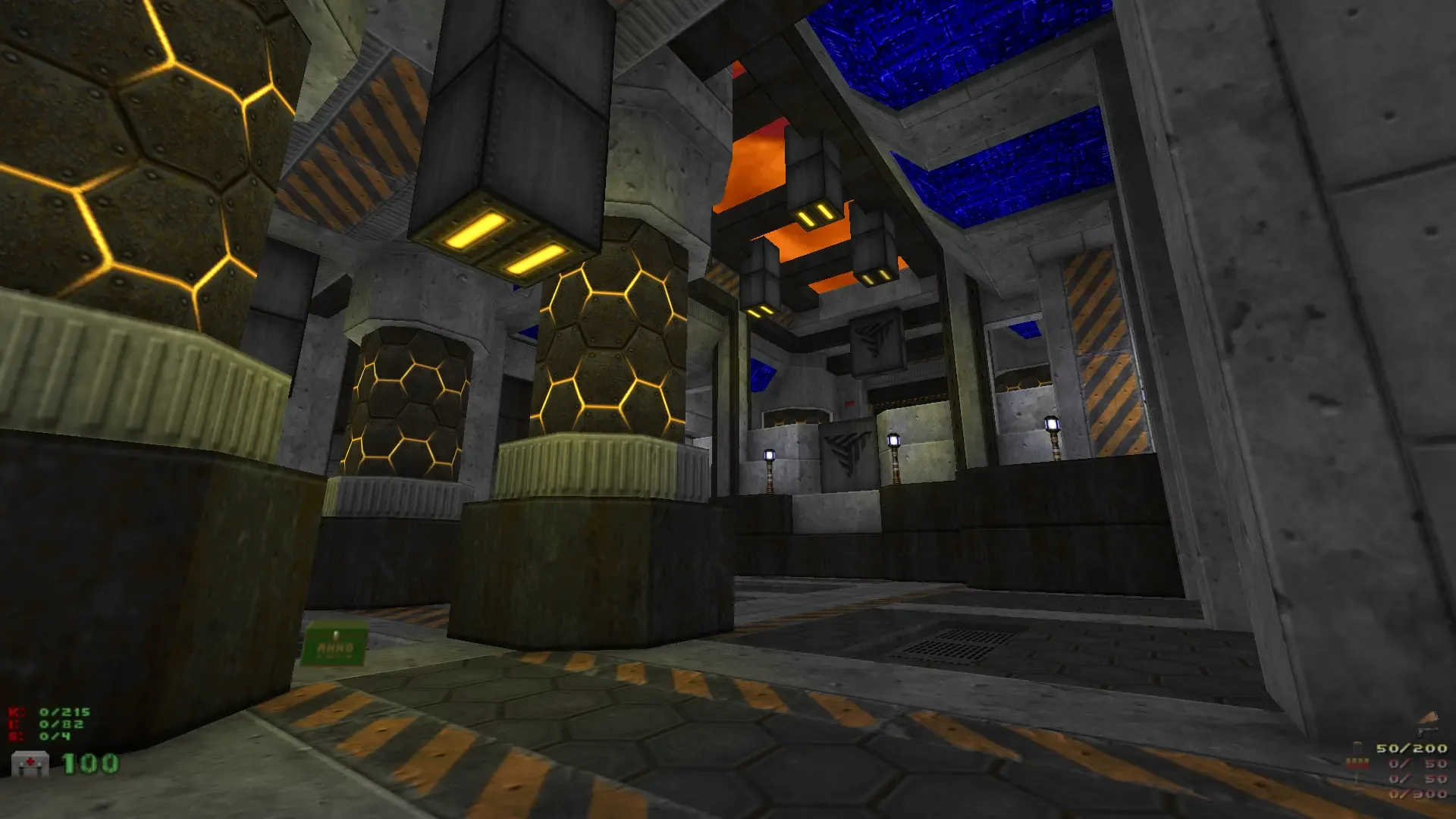Click the medkit health icon in the HUD
1456x819 pixels.
pyautogui.click(x=29, y=764)
